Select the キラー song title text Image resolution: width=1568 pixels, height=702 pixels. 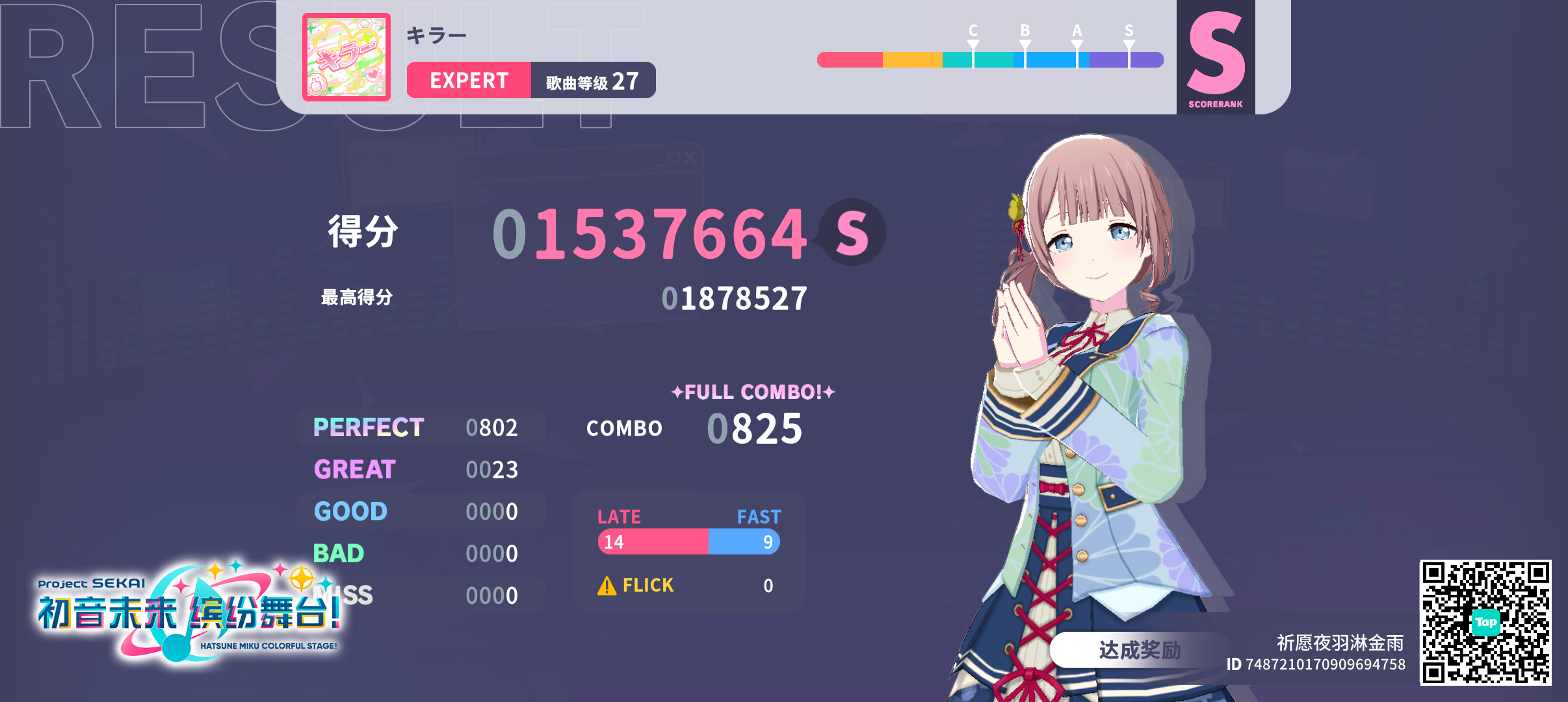point(434,34)
